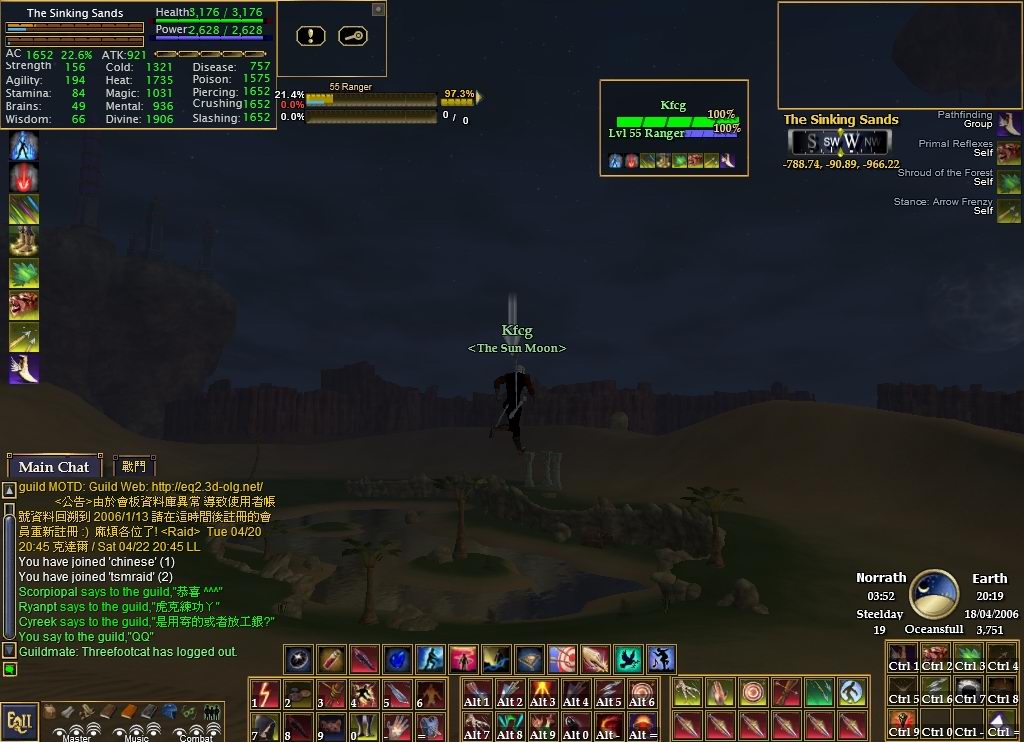Image resolution: width=1024 pixels, height=742 pixels.
Task: Click the compass direction bar
Action: tap(840, 141)
